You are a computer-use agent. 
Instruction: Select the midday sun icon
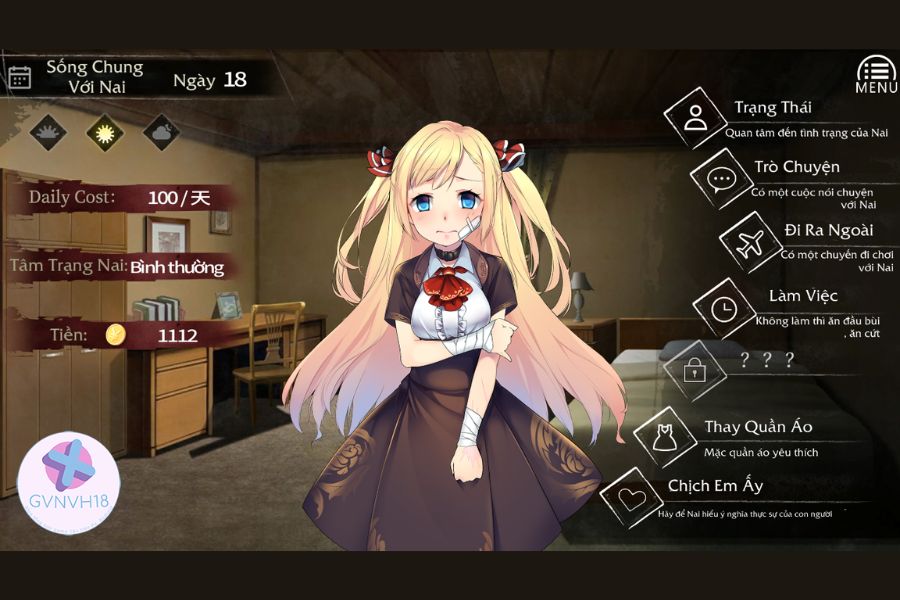[103, 131]
